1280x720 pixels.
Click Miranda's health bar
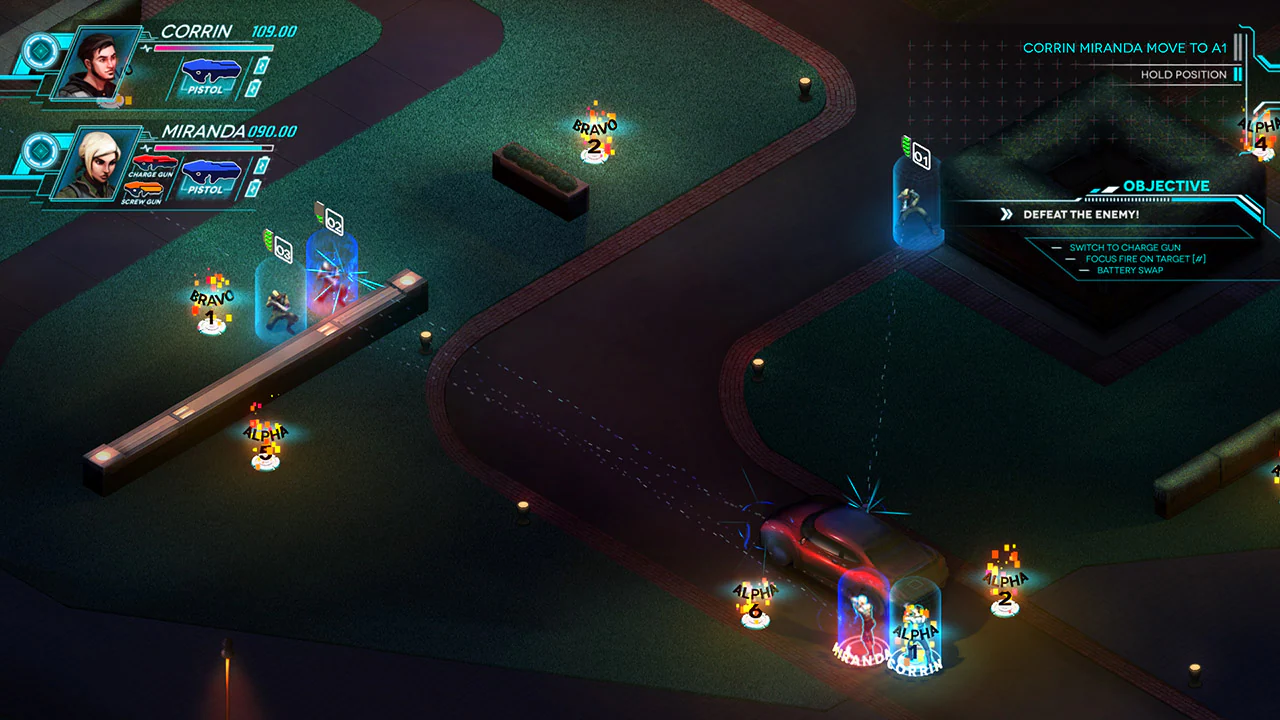click(212, 148)
